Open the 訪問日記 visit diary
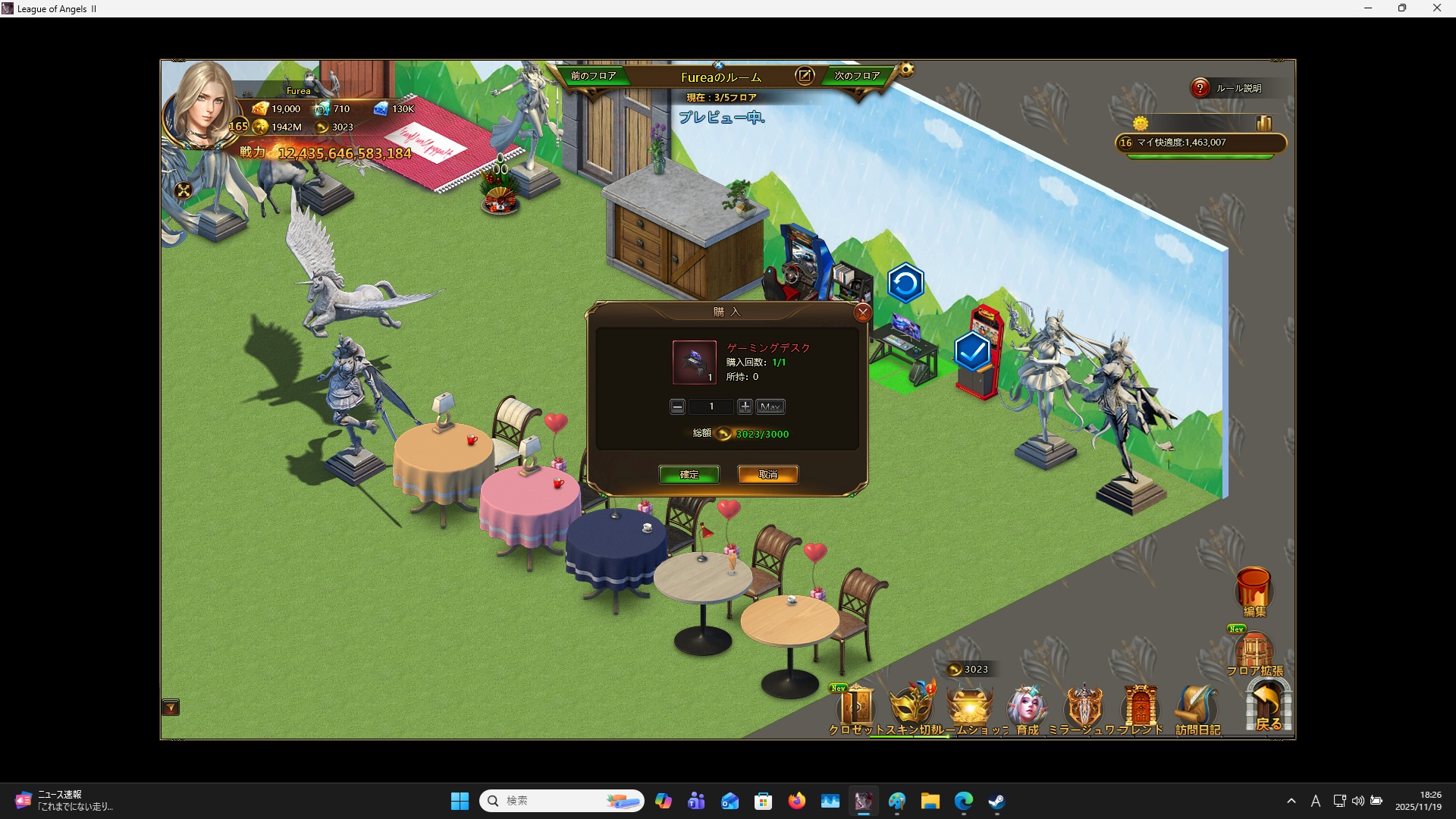The image size is (1456, 819). pos(1197,708)
